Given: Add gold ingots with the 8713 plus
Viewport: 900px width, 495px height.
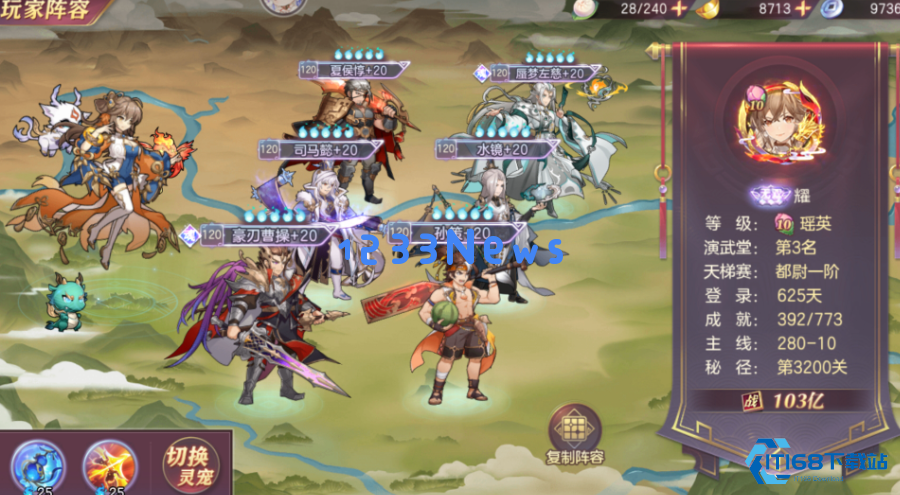Looking at the screenshot, I should 802,8.
